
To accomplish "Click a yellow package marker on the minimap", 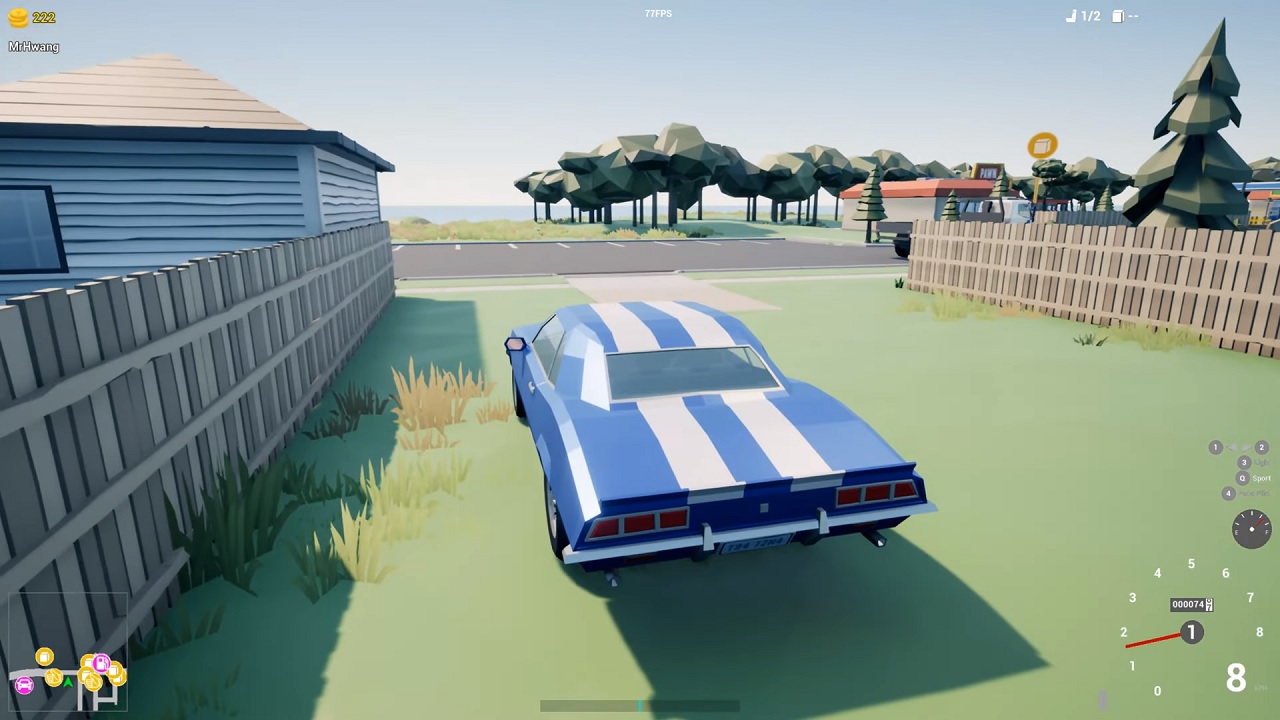I will click(x=44, y=657).
